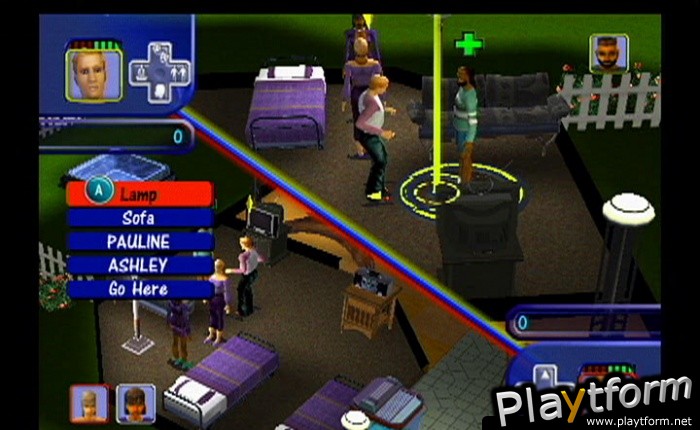Screen dimensions: 700x430
Task: Select the Lamp interaction option
Action: pyautogui.click(x=139, y=193)
